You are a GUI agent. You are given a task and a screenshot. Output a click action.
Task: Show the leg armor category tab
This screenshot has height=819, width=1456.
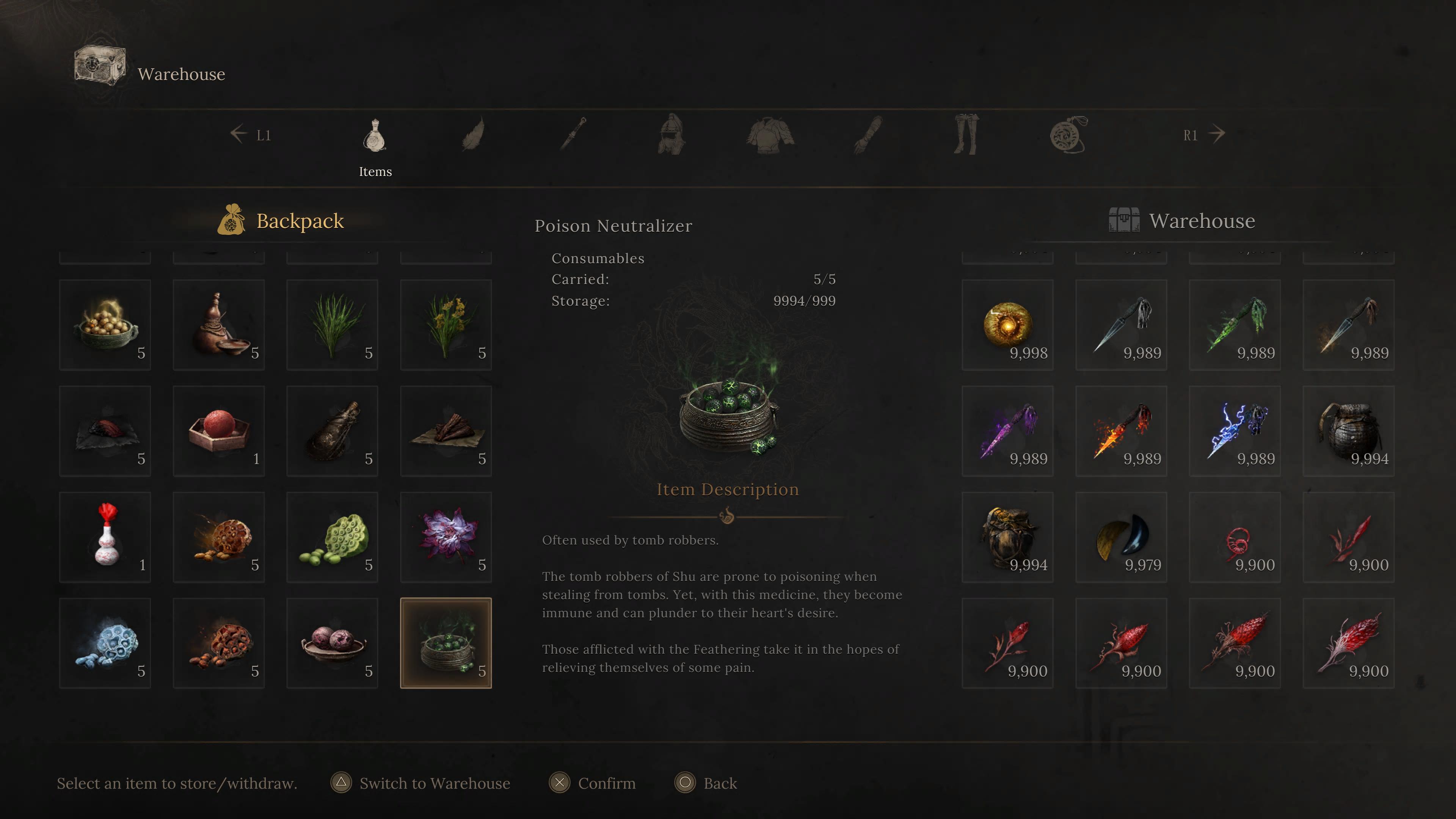click(966, 135)
